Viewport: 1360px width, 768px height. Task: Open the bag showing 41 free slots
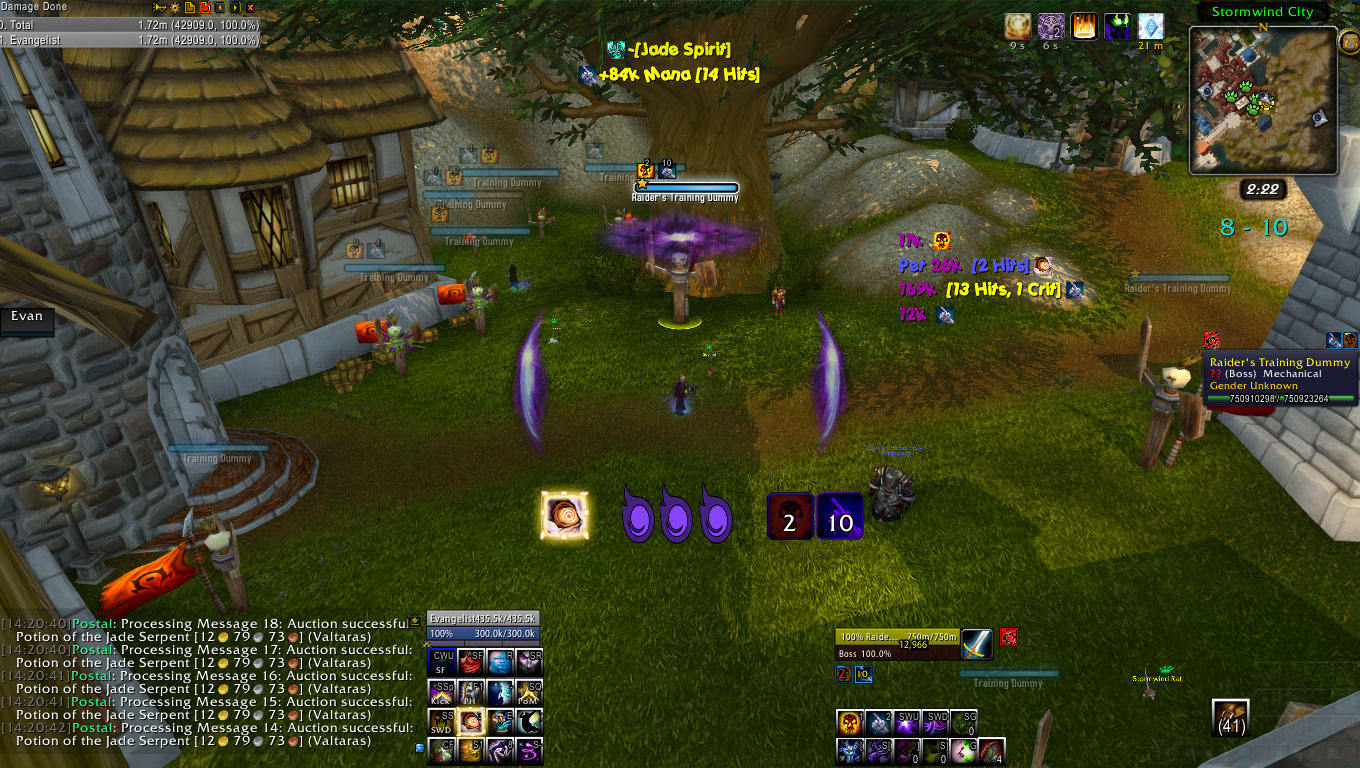1231,719
